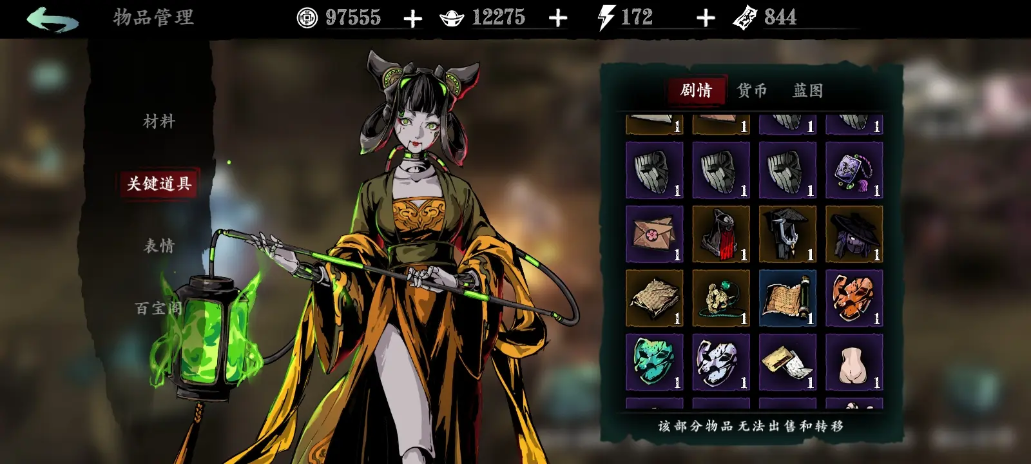Choose the pale torso statue item
Viewport: 1031px width, 464px height.
[x=853, y=362]
